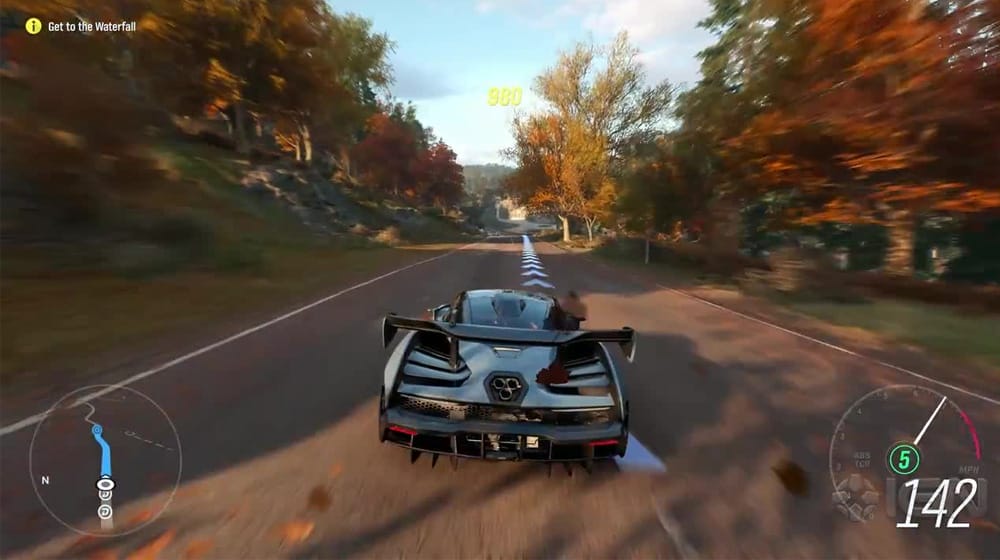Open the circular minimap
1000x560 pixels.
point(105,460)
